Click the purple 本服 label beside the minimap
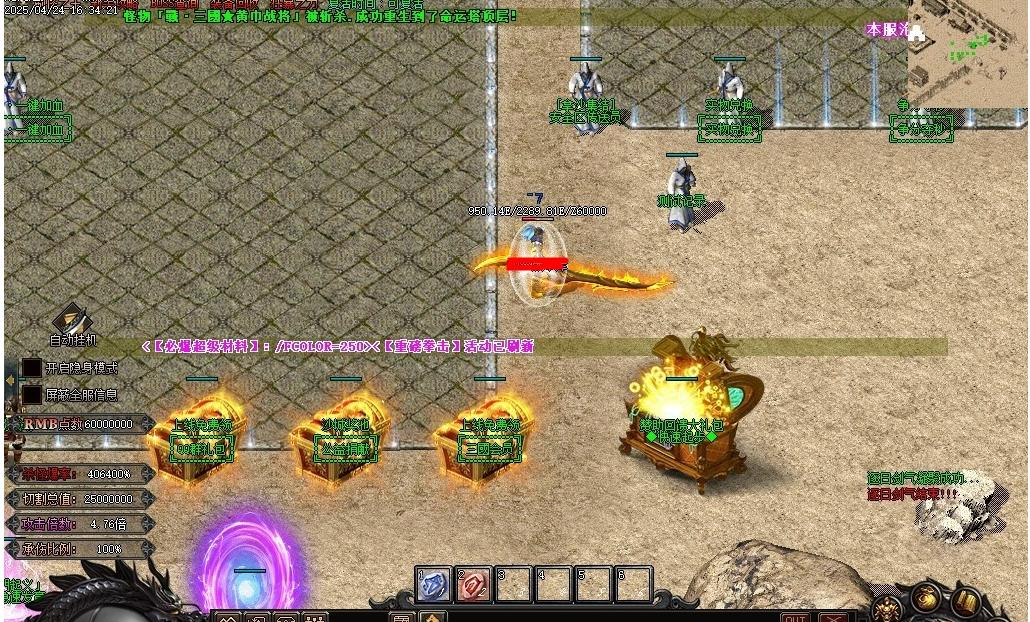The width and height of the screenshot is (1030, 622). pyautogui.click(x=887, y=29)
